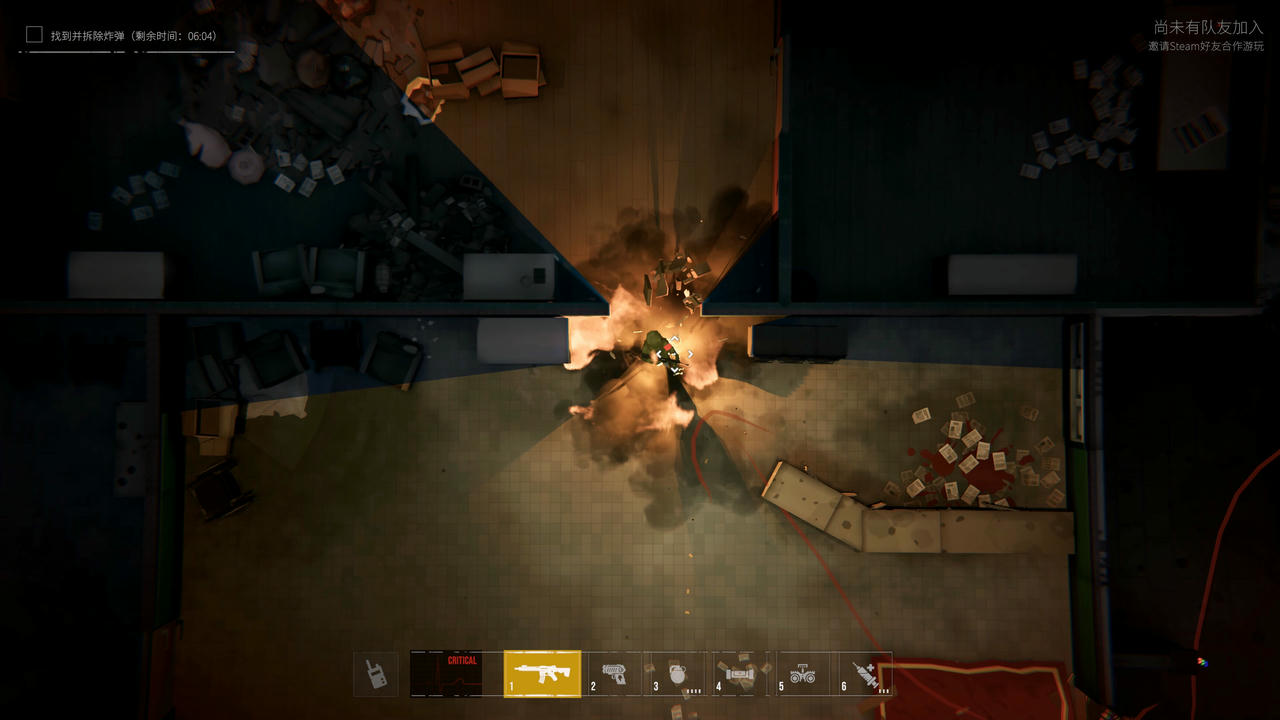Screen dimensions: 1280x720
Task: Check the 找到并拆除炸弹 objective checkbox
Action: tap(32, 34)
